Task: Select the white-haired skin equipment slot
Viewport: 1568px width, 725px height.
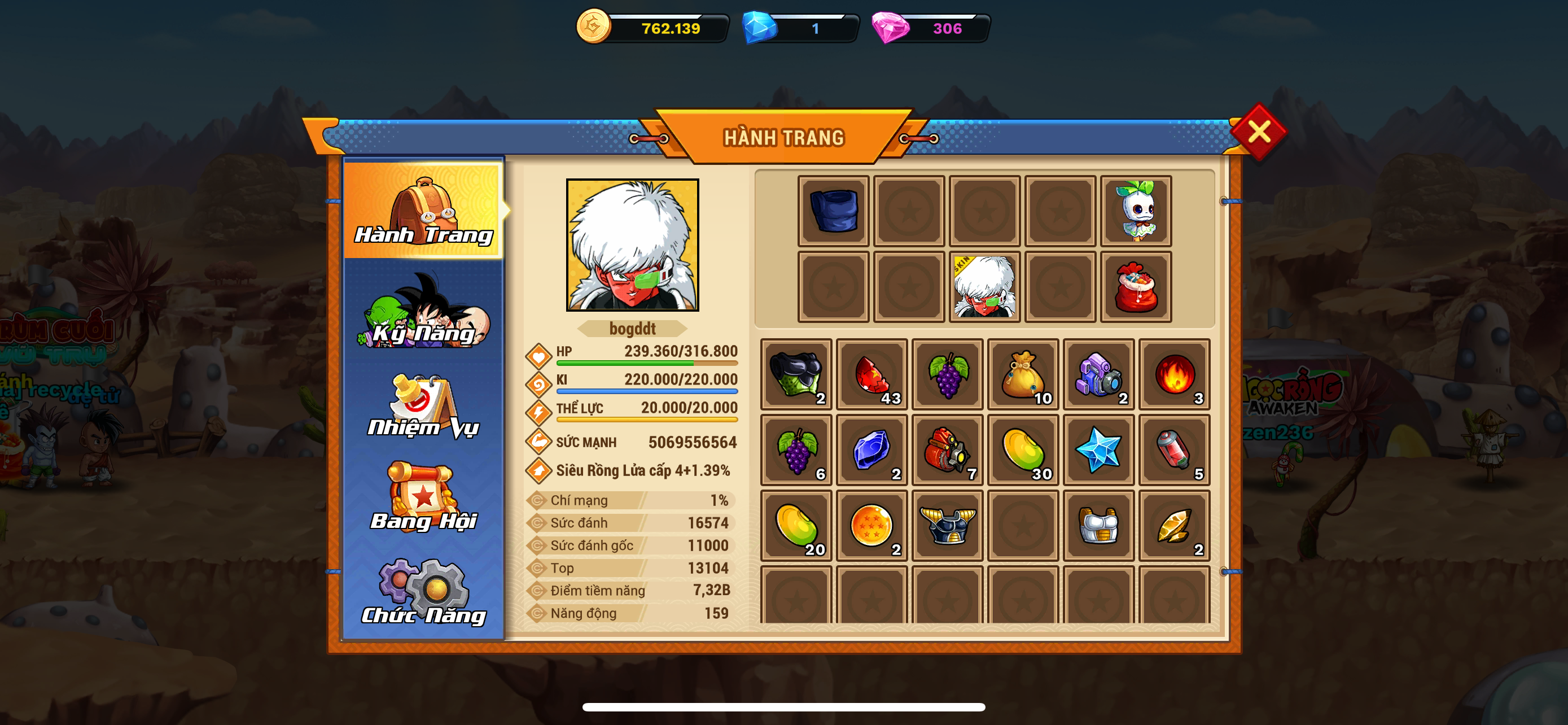Action: [984, 287]
